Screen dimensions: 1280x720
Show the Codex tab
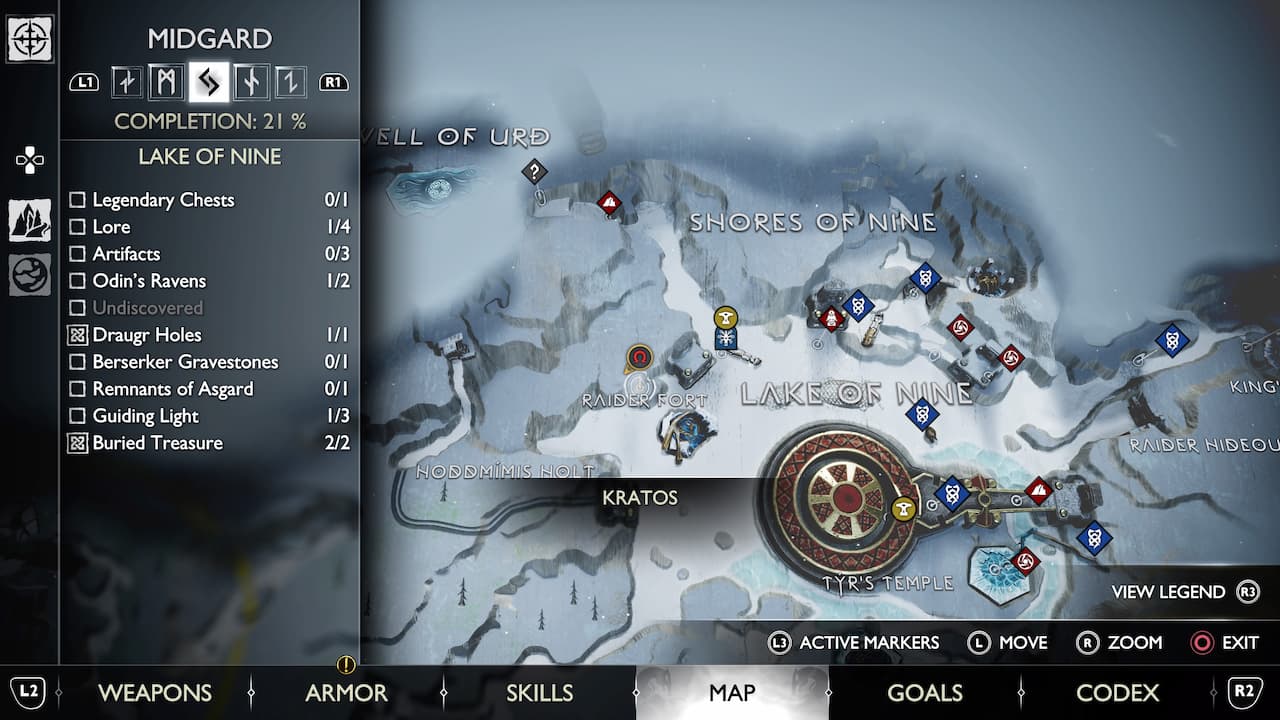pos(1117,692)
